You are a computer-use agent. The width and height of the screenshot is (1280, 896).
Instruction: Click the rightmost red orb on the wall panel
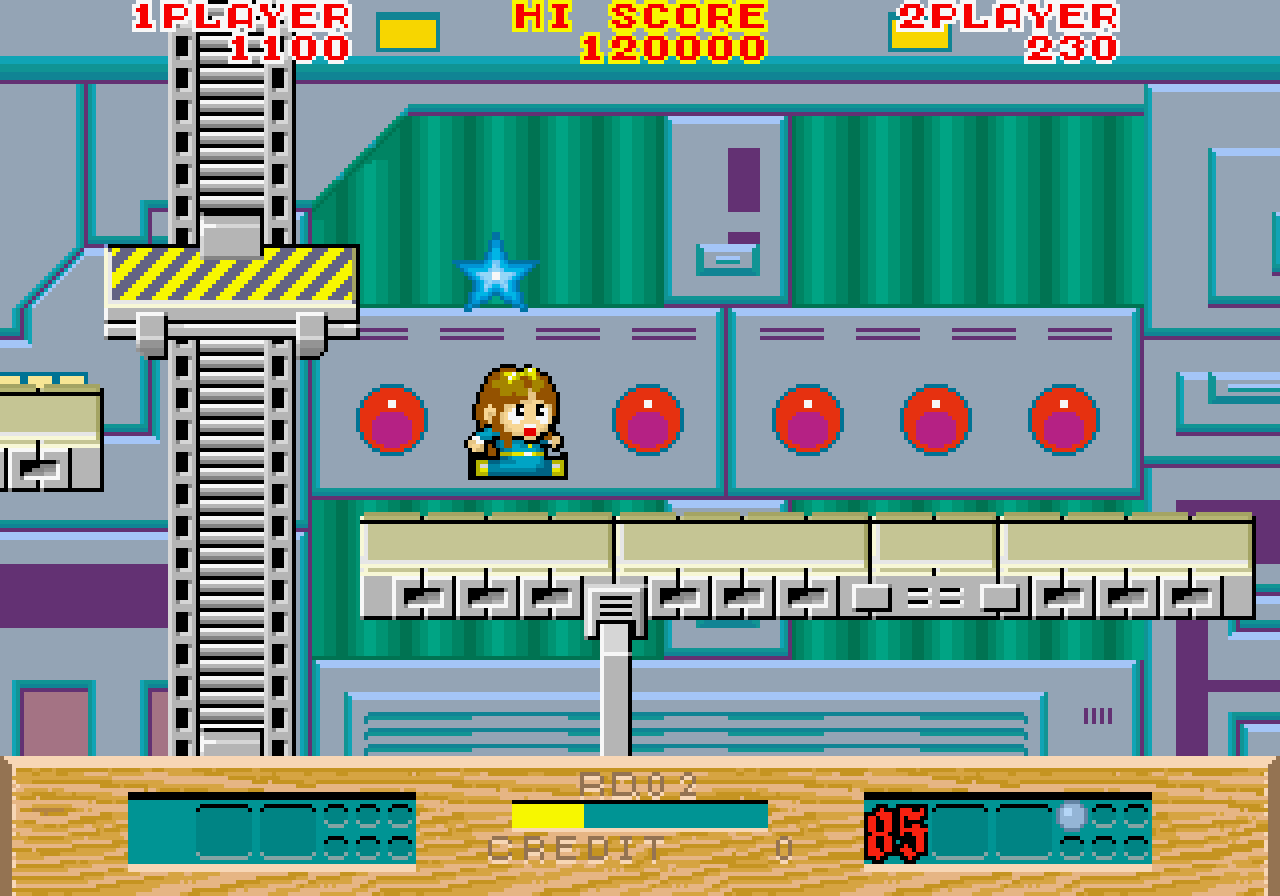1062,418
